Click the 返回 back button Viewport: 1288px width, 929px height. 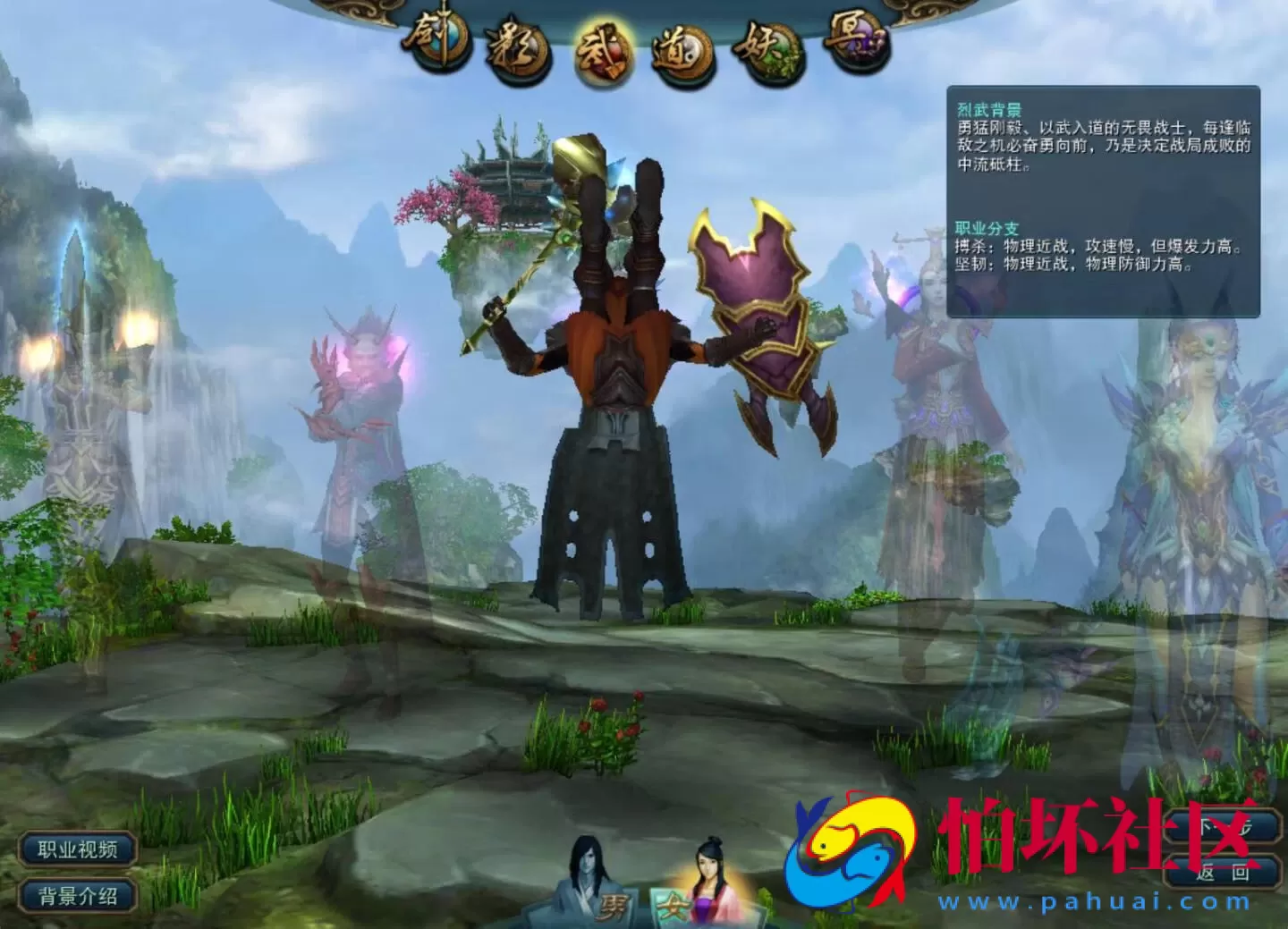pos(1222,873)
